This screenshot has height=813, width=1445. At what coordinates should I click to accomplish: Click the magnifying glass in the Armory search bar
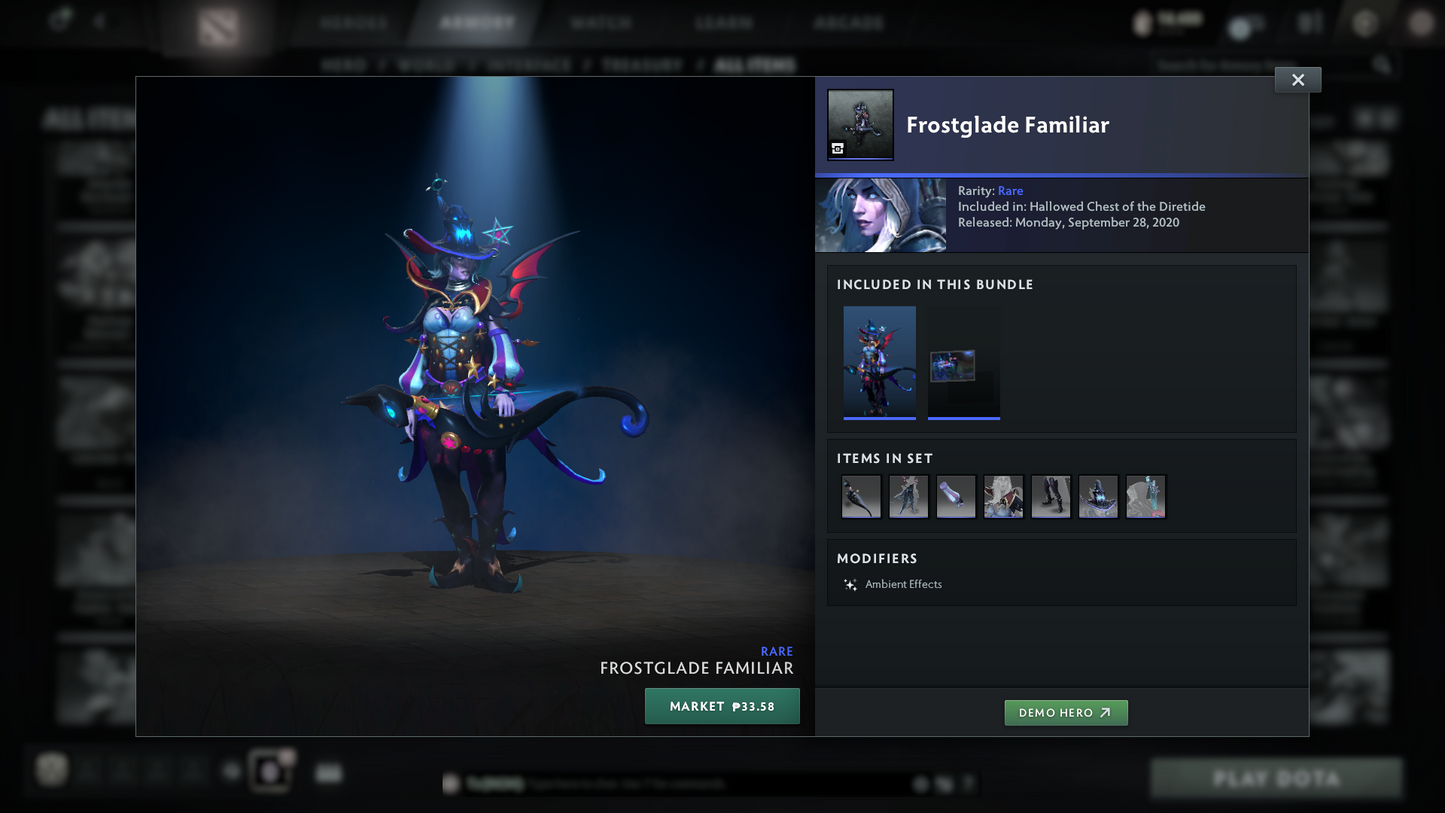click(1382, 63)
